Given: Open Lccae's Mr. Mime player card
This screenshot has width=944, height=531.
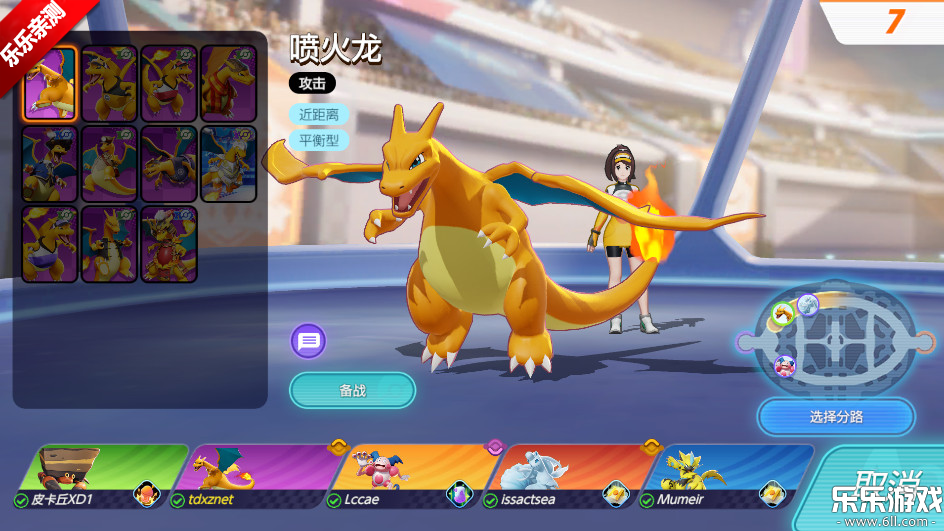Looking at the screenshot, I should [410, 477].
